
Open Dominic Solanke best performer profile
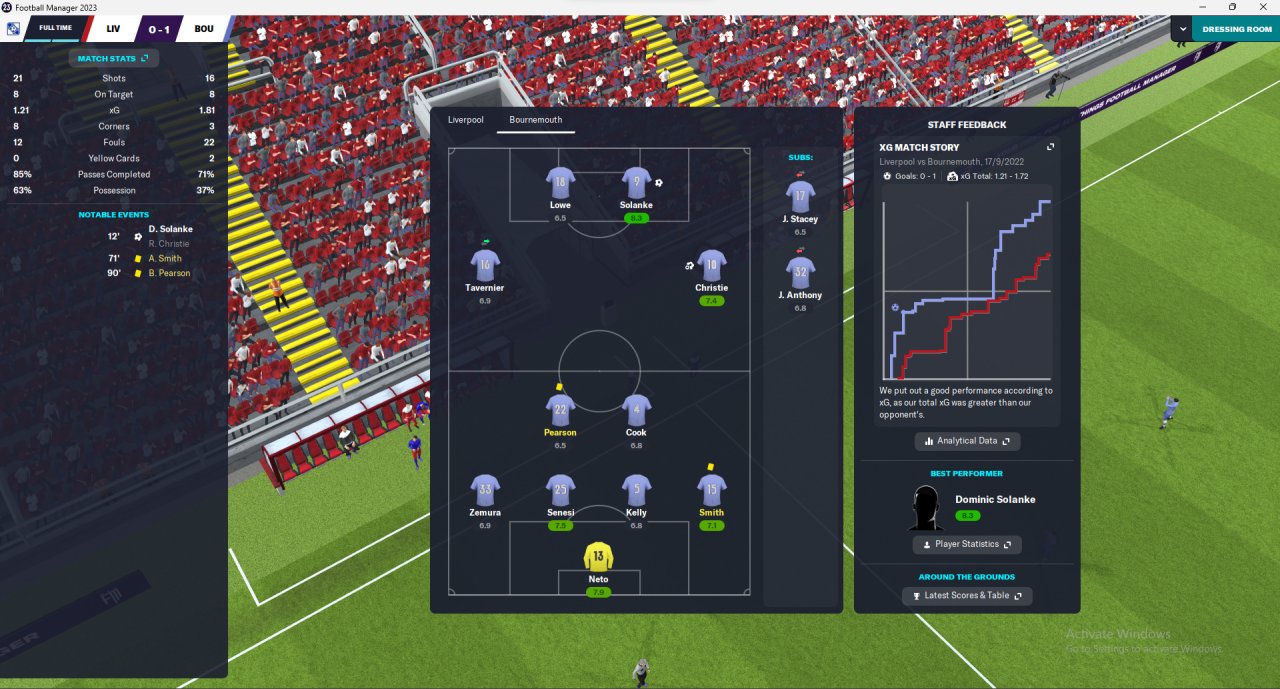click(x=994, y=500)
